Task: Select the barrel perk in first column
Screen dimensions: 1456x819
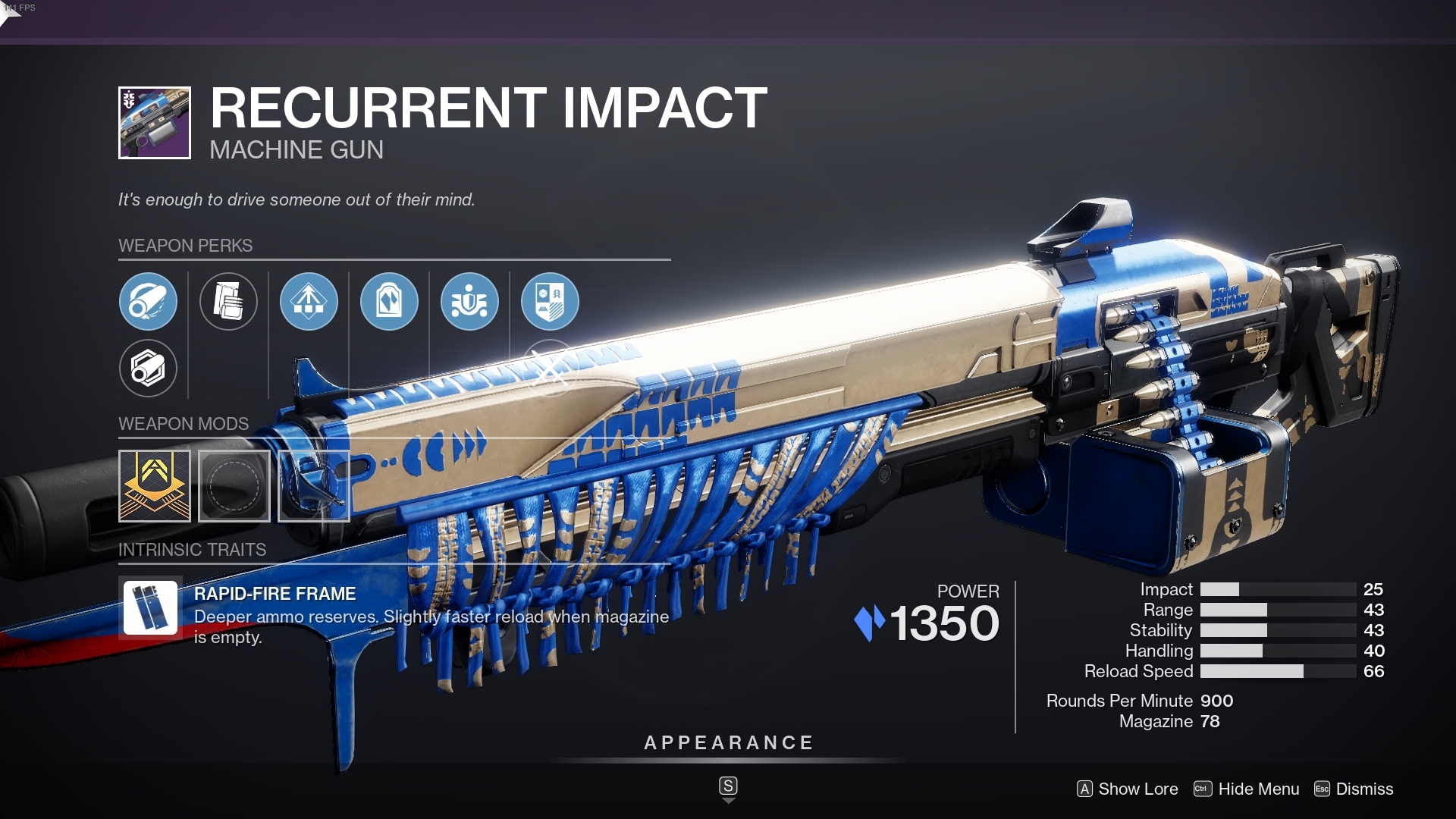Action: click(x=149, y=301)
